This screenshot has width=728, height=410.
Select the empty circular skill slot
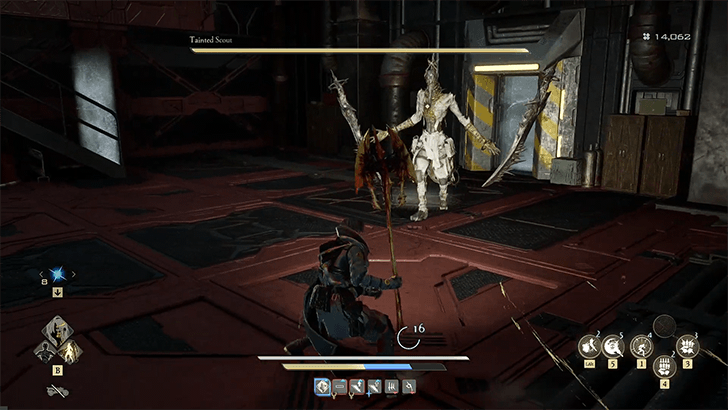coord(663,326)
